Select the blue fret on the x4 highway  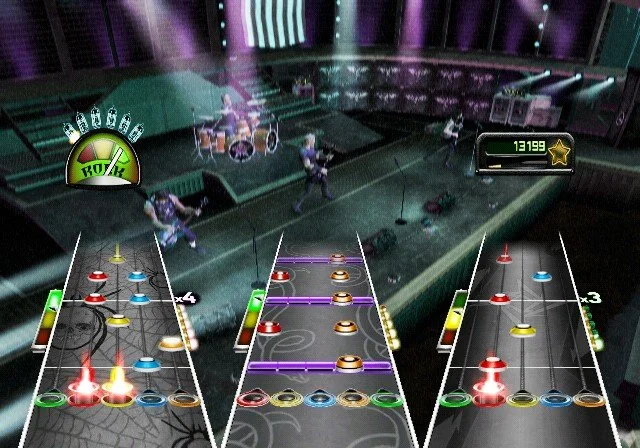pyautogui.click(x=150, y=400)
